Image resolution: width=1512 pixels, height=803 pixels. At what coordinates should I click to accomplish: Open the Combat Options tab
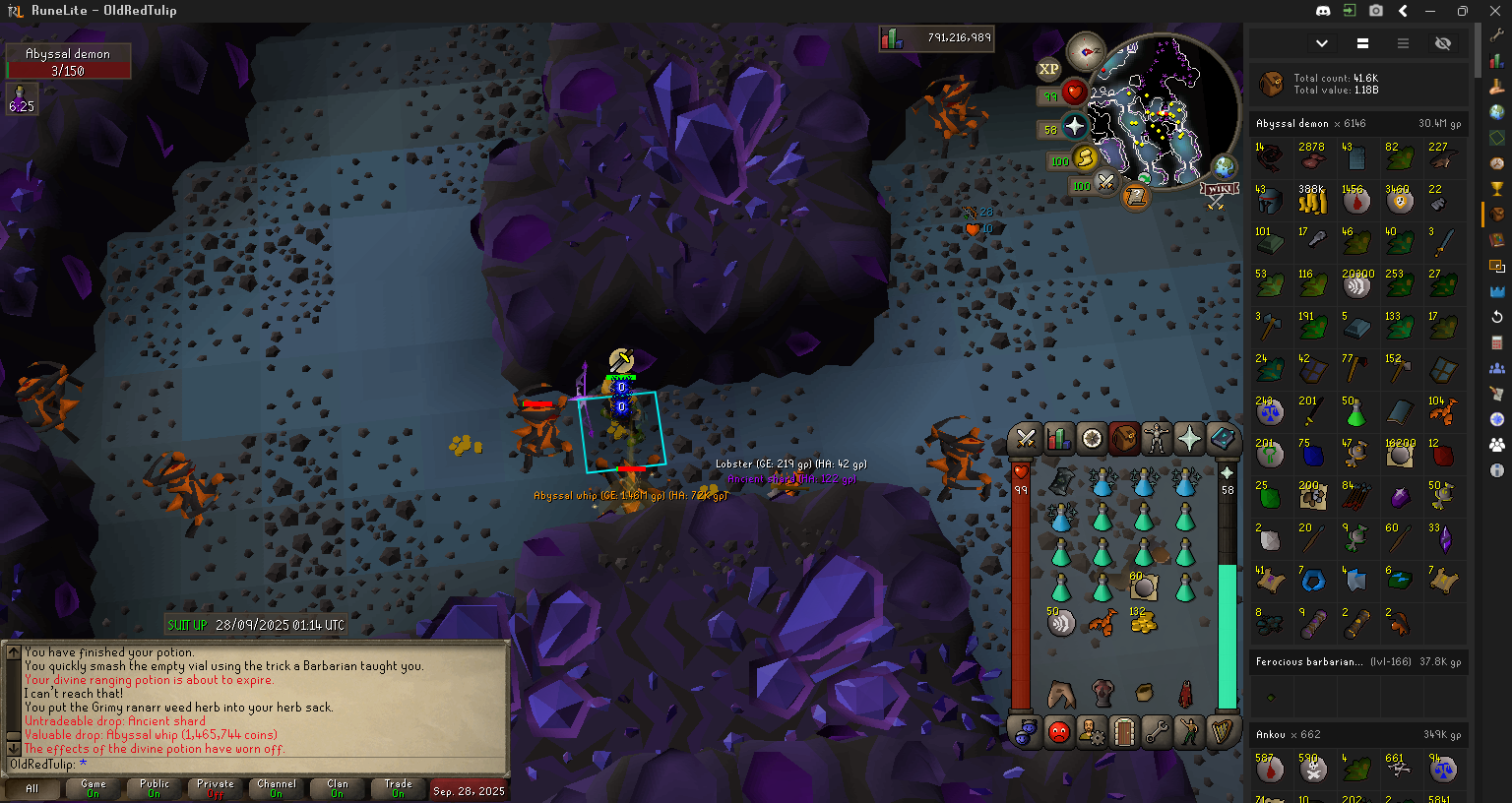pyautogui.click(x=1026, y=439)
